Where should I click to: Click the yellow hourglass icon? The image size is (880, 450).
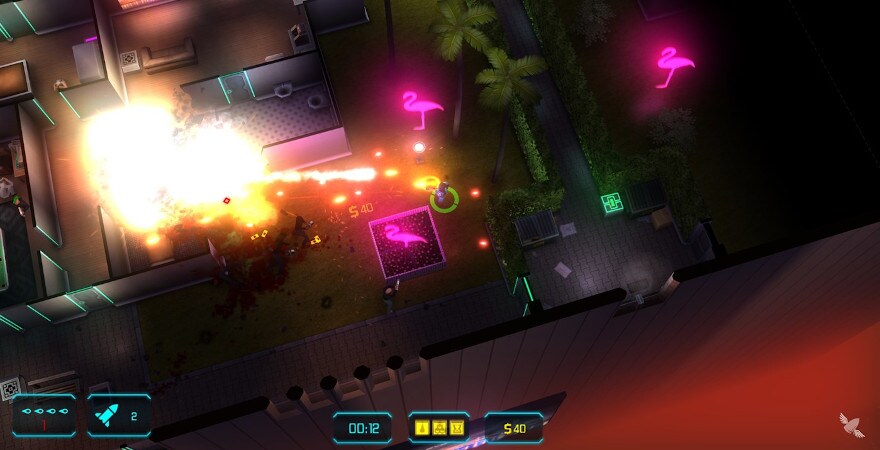[x=458, y=428]
